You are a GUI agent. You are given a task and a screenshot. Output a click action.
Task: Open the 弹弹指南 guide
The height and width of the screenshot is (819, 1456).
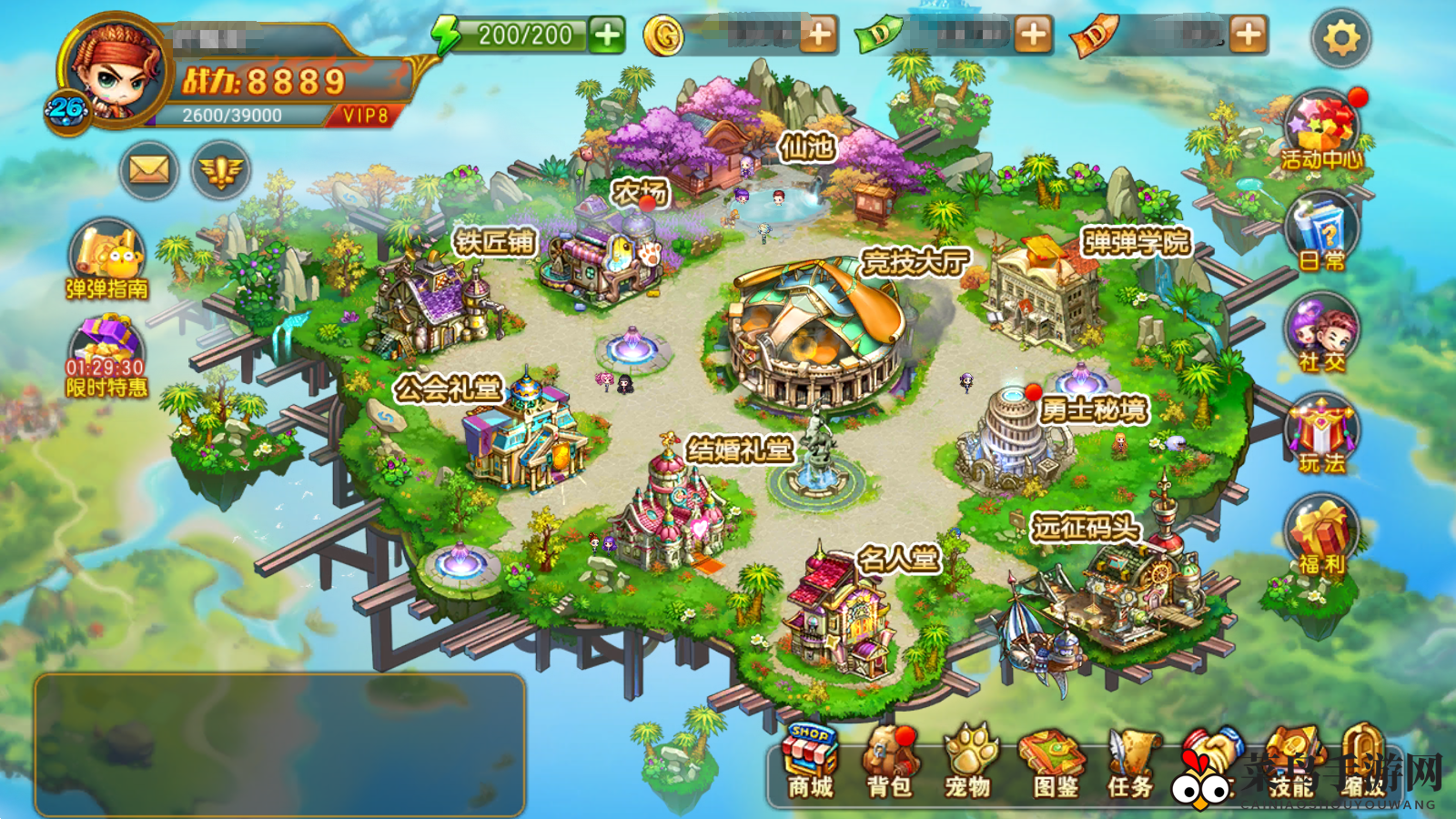107,260
